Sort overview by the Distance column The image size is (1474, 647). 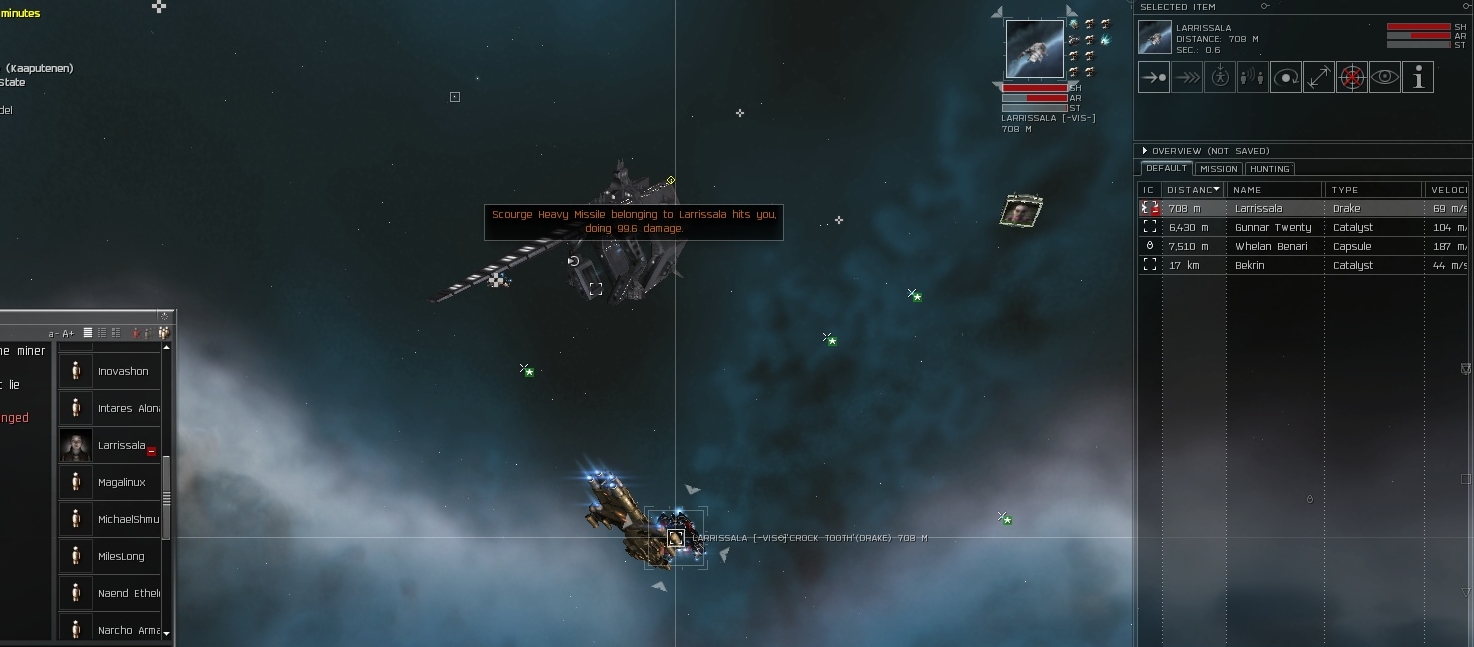click(x=1192, y=190)
